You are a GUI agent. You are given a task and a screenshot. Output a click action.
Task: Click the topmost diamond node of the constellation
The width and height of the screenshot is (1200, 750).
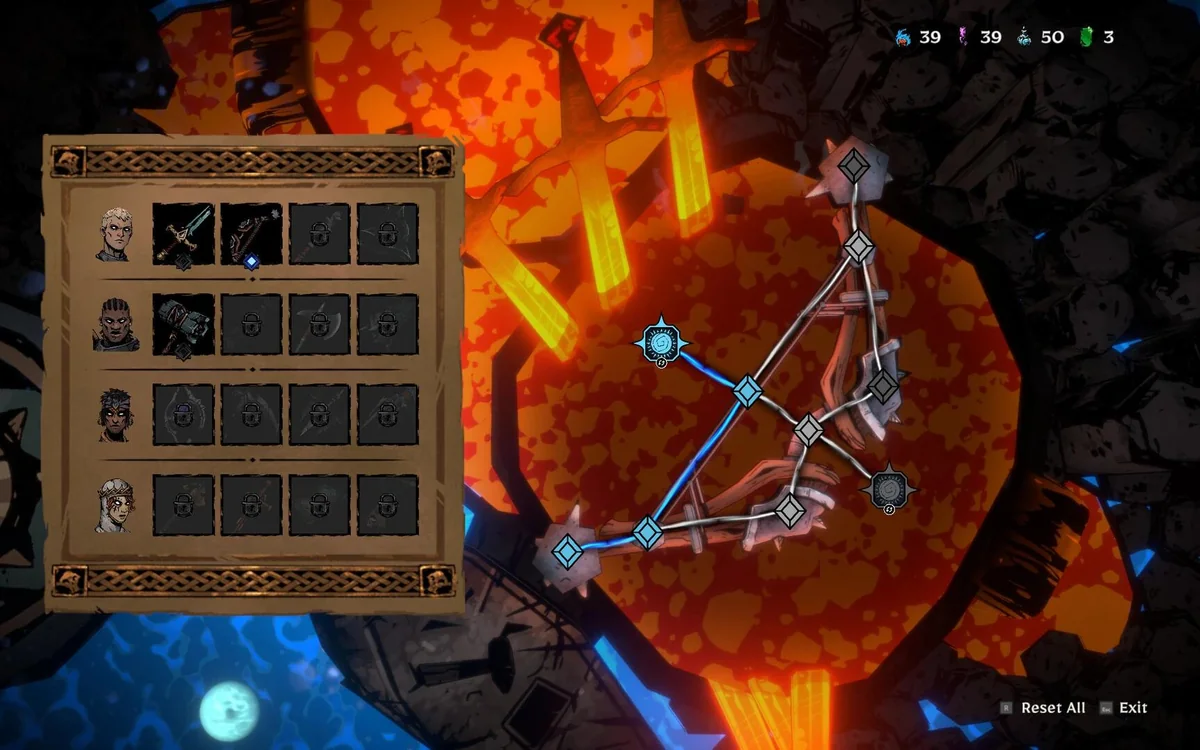point(853,165)
